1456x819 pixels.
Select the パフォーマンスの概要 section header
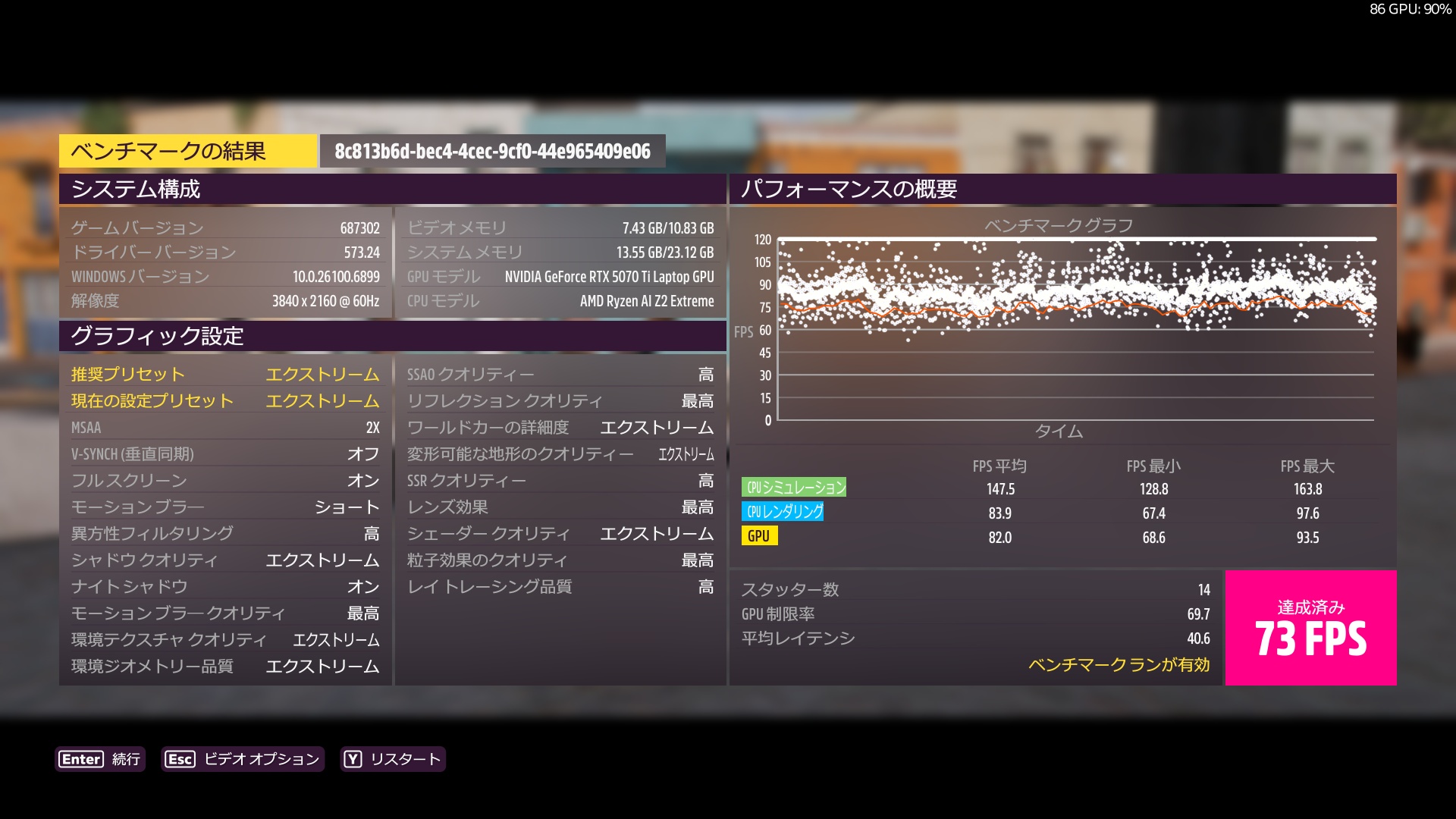coord(850,190)
